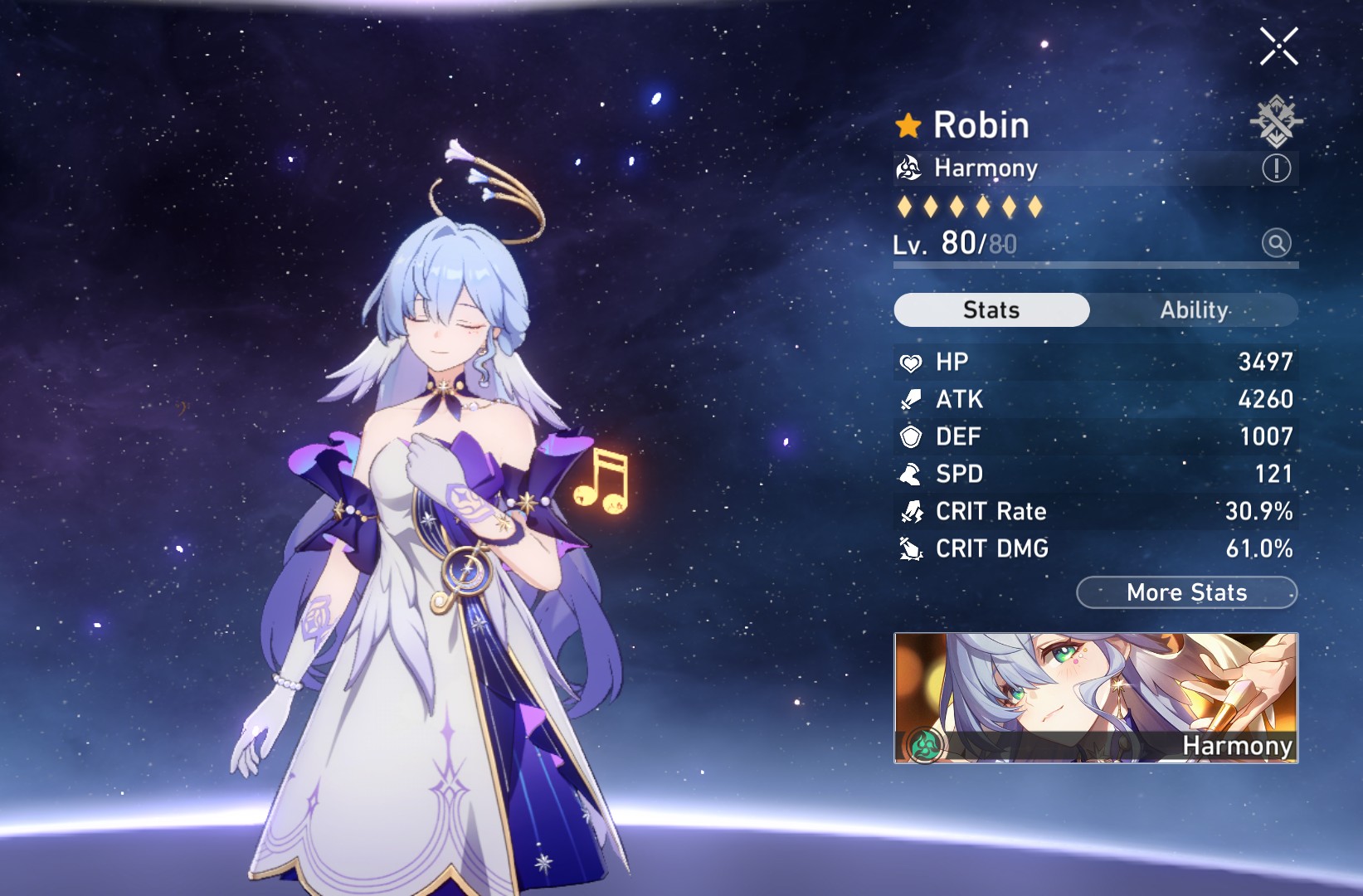The image size is (1363, 896).
Task: Click the ATK sword stat icon
Action: click(911, 399)
